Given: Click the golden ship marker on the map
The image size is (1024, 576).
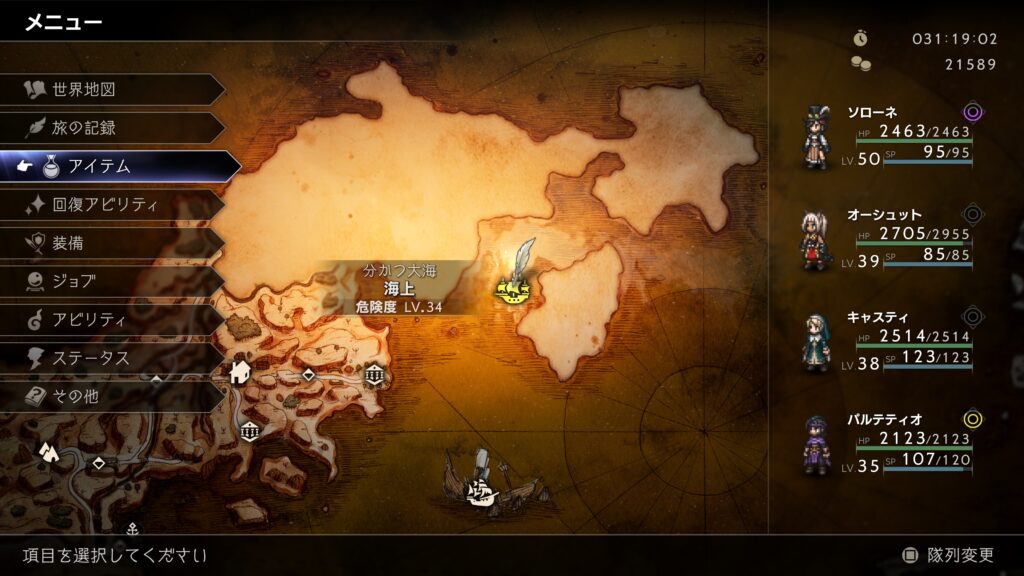Looking at the screenshot, I should (512, 289).
